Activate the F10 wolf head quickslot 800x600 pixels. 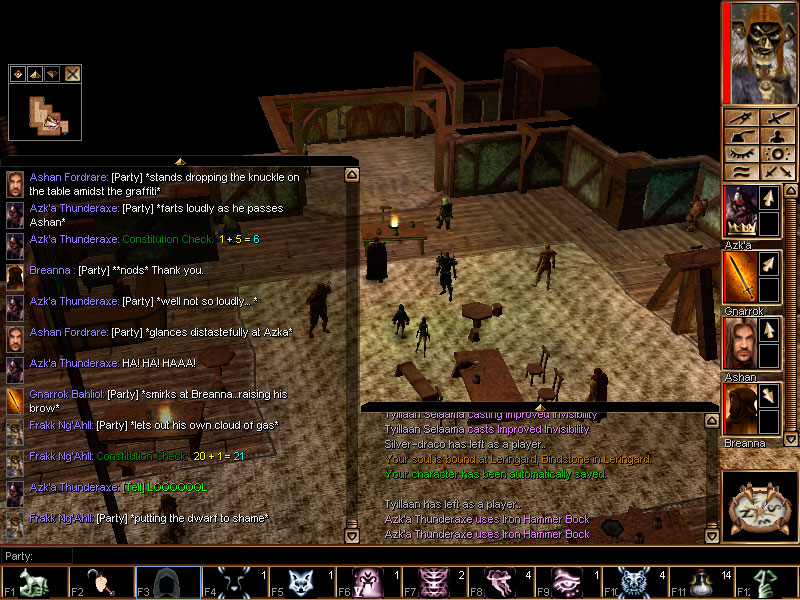[x=632, y=583]
